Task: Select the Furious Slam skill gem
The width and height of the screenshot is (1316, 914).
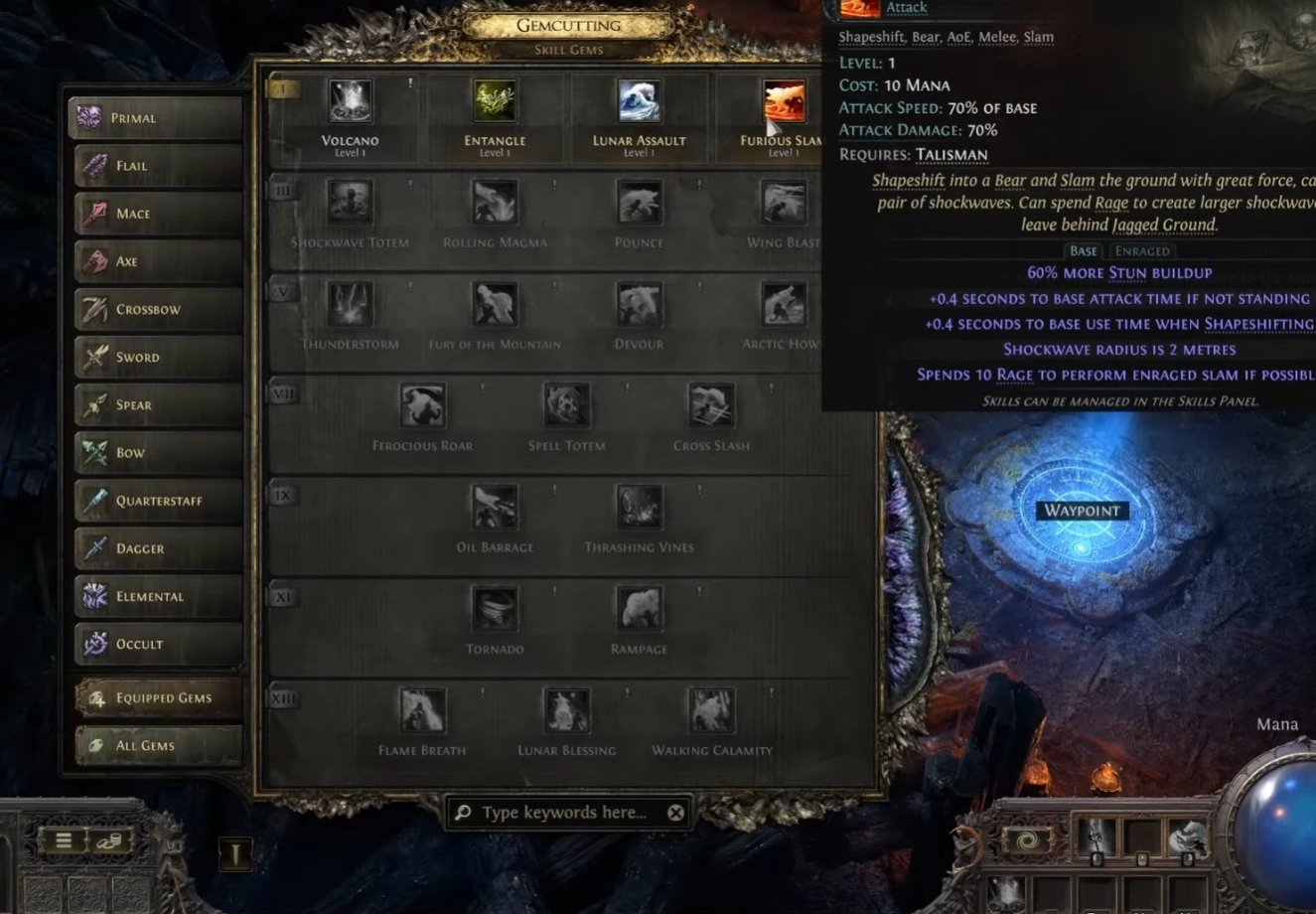Action: [783, 102]
